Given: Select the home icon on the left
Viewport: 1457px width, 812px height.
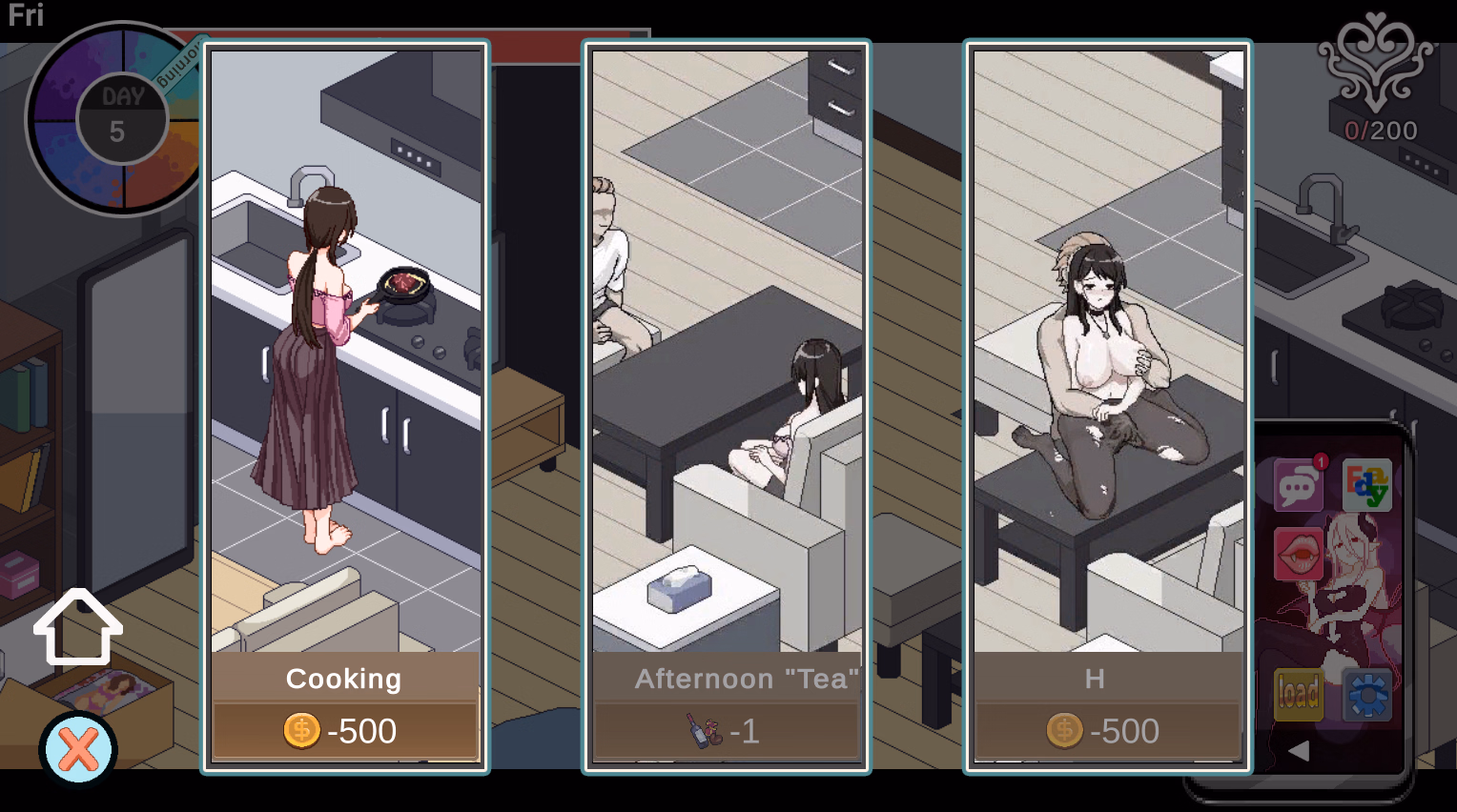Looking at the screenshot, I should 76,627.
